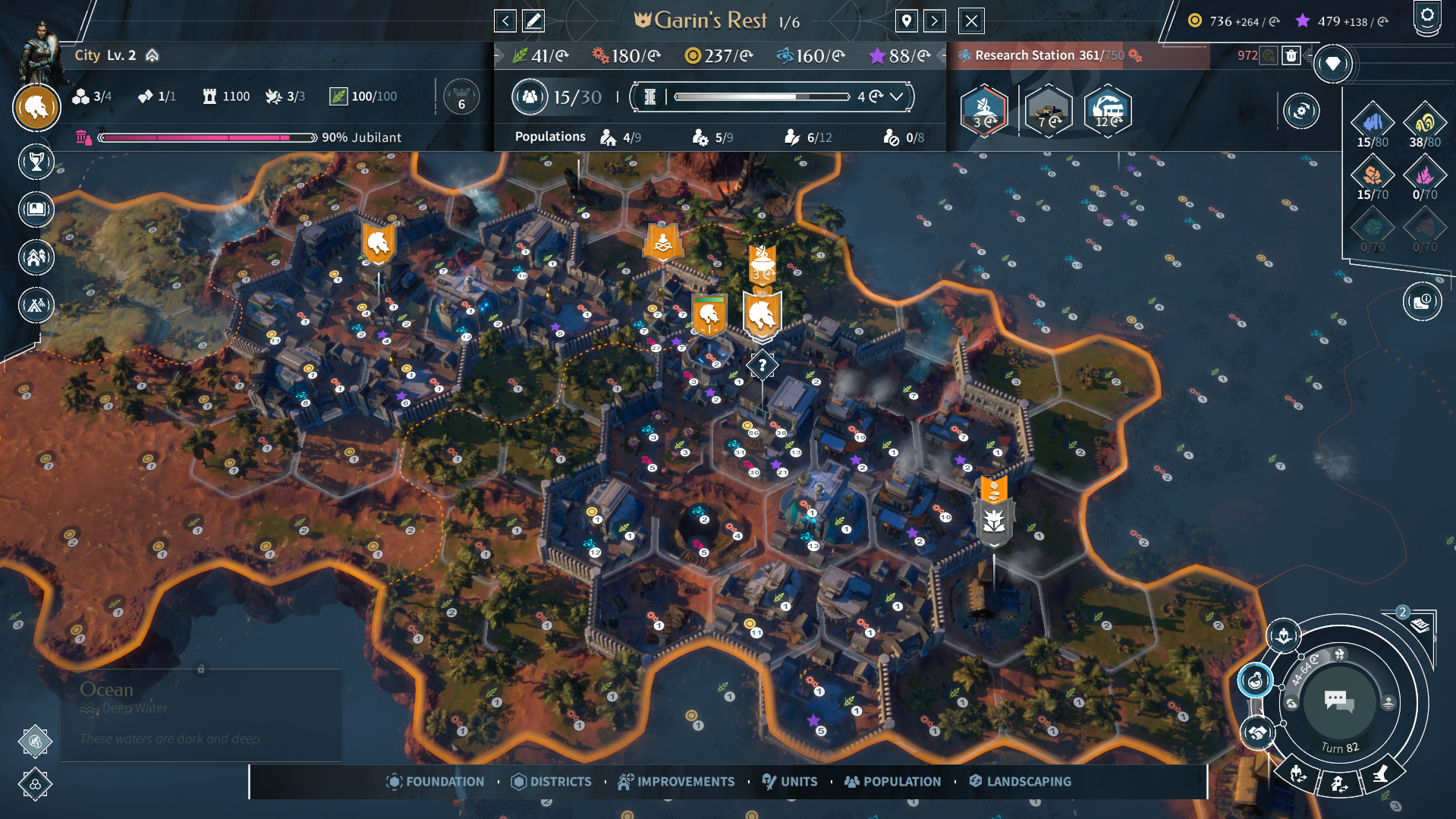Screen dimensions: 1456x819
Task: Select the victory trophy icon in the sidebar
Action: 36,162
